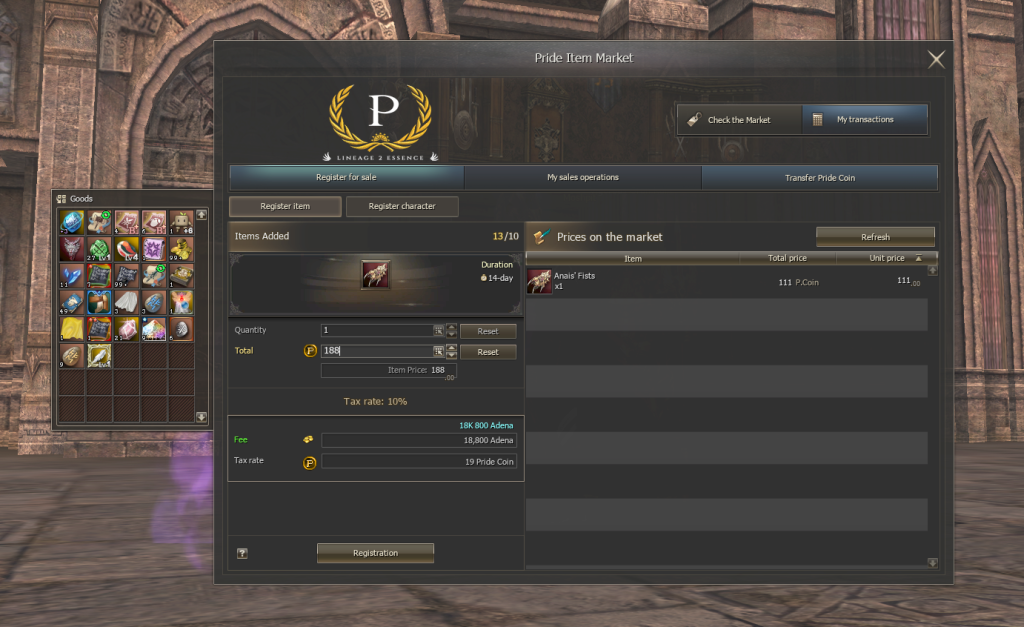
Task: Pick the golden feather item in Goods
Action: [x=99, y=355]
